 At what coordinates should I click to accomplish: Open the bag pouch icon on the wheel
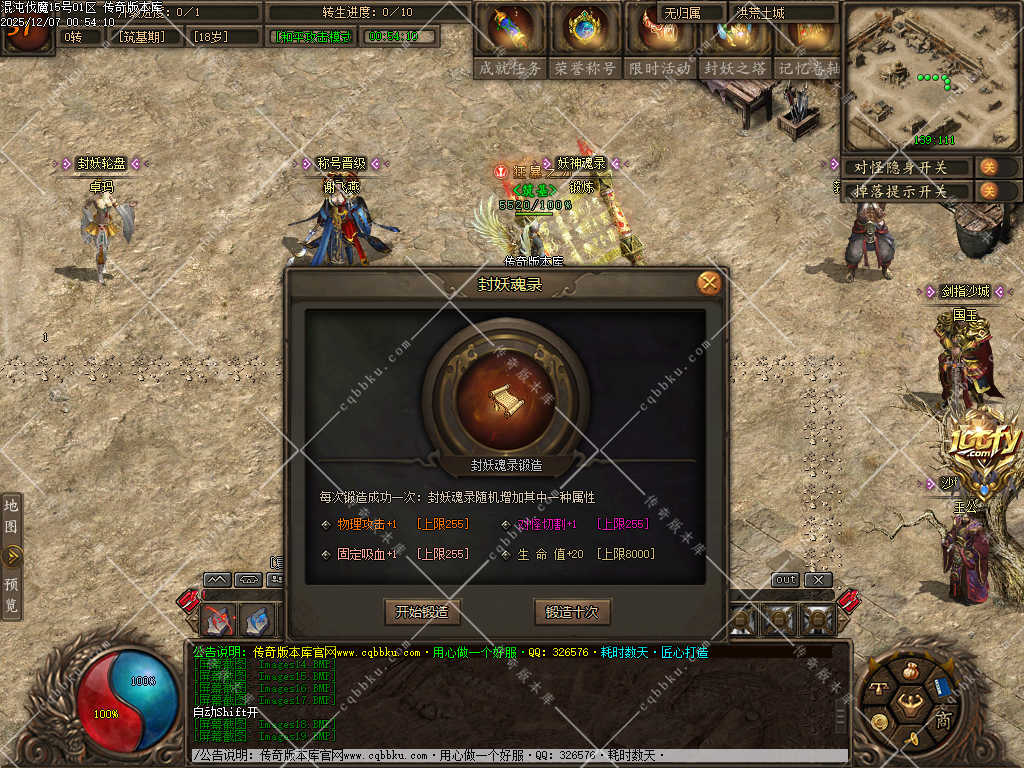(910, 670)
